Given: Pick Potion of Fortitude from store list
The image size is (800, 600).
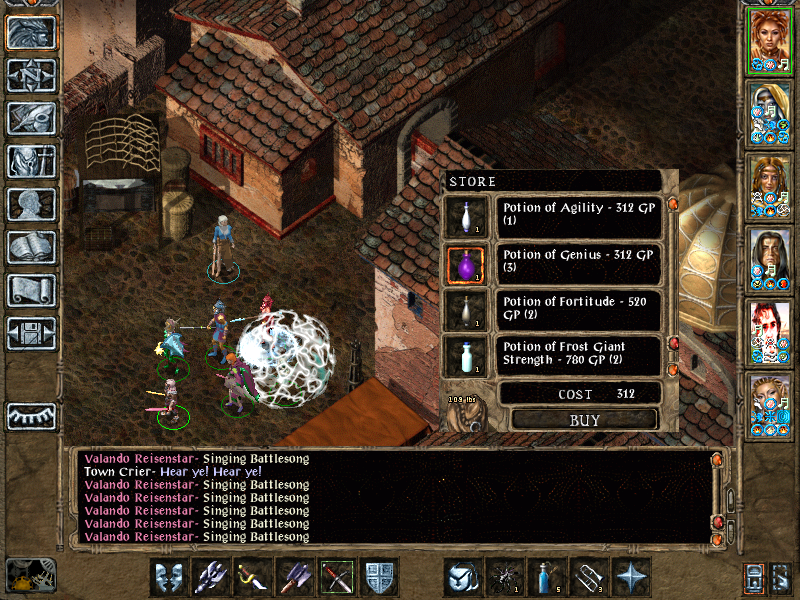Looking at the screenshot, I should [581, 310].
